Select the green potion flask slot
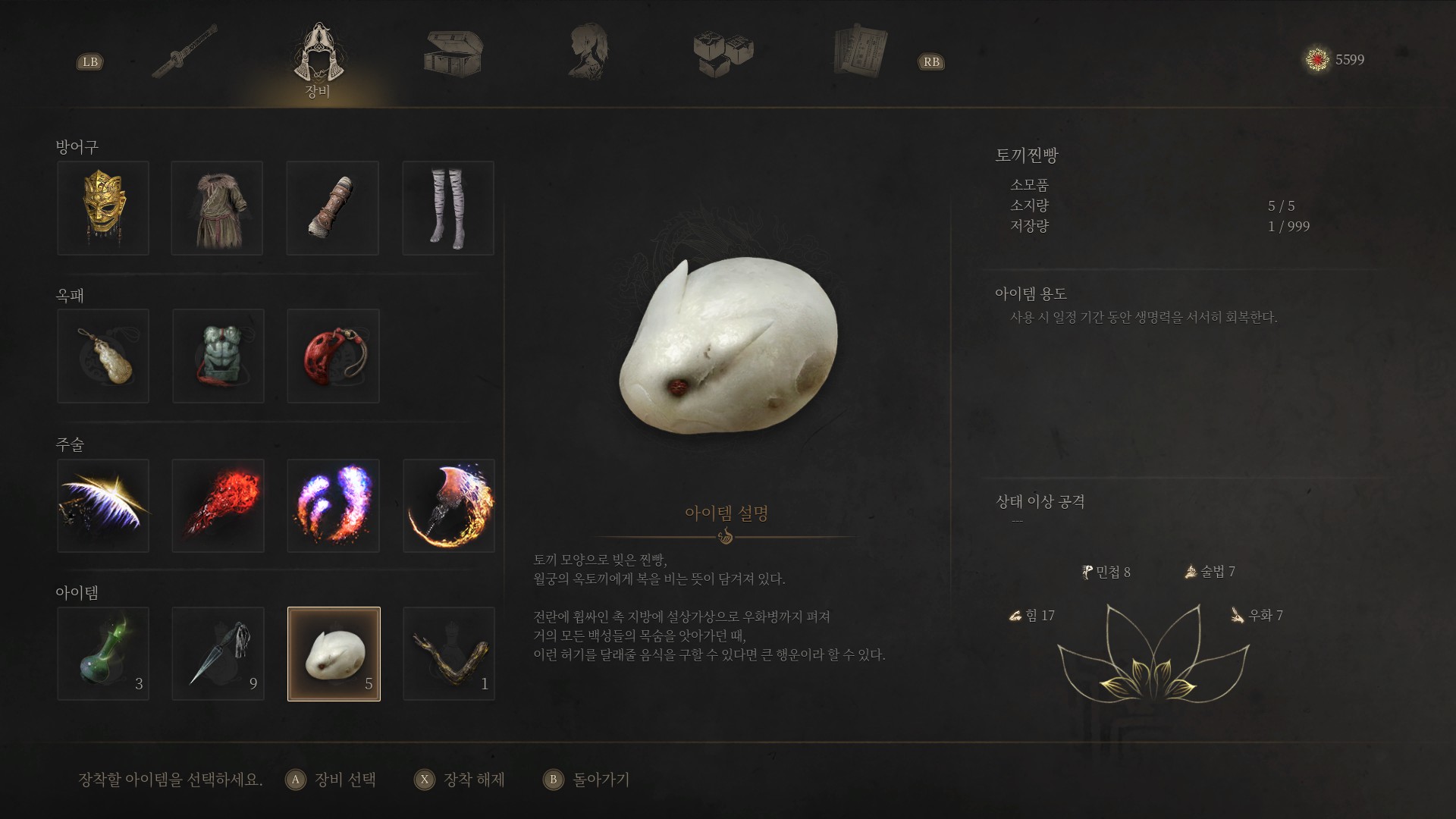Screen dimensions: 1456x819 (x=103, y=653)
